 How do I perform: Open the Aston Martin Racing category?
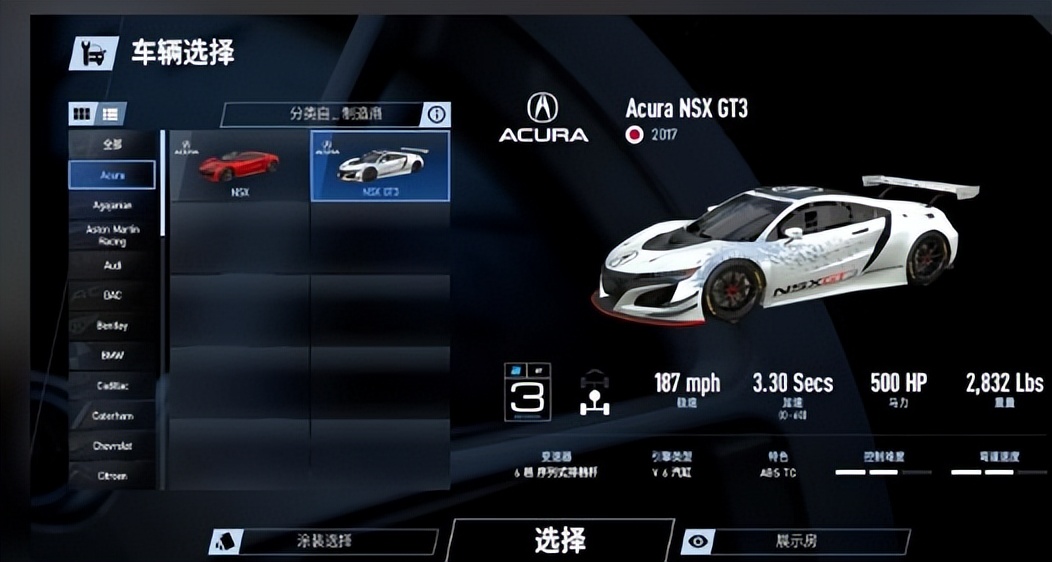[x=112, y=235]
